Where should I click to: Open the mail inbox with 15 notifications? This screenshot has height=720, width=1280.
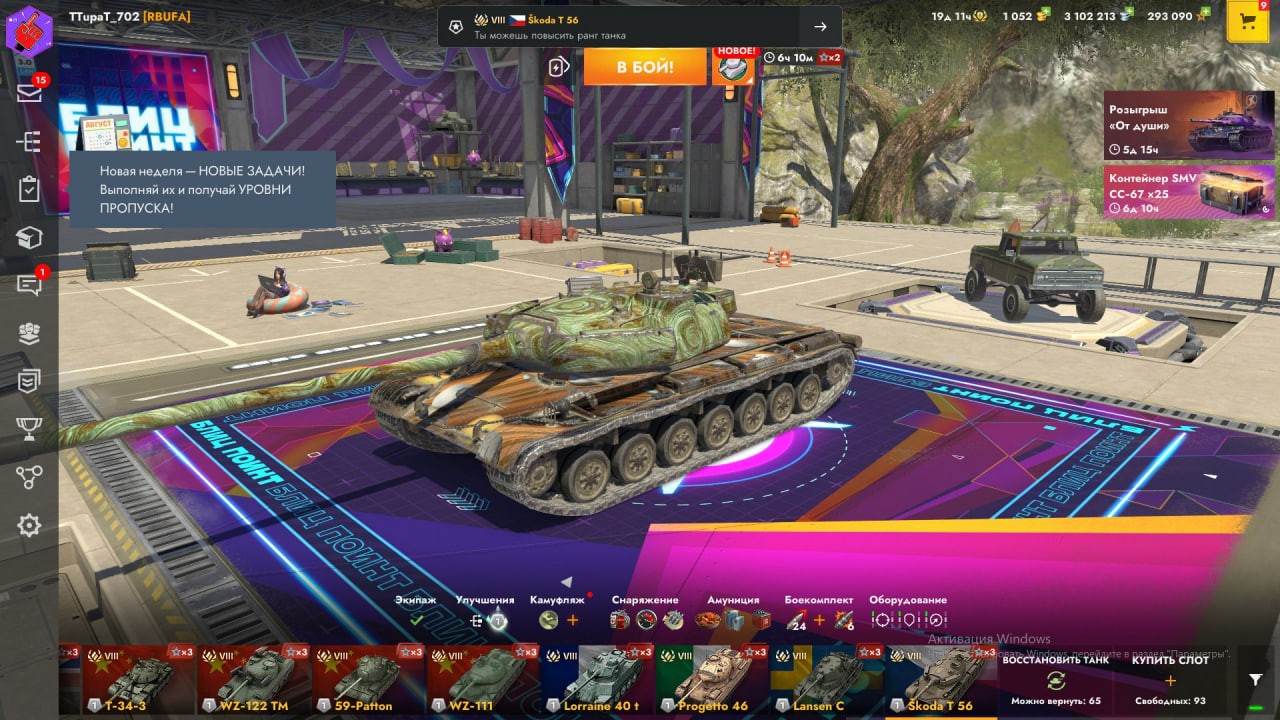click(x=29, y=92)
